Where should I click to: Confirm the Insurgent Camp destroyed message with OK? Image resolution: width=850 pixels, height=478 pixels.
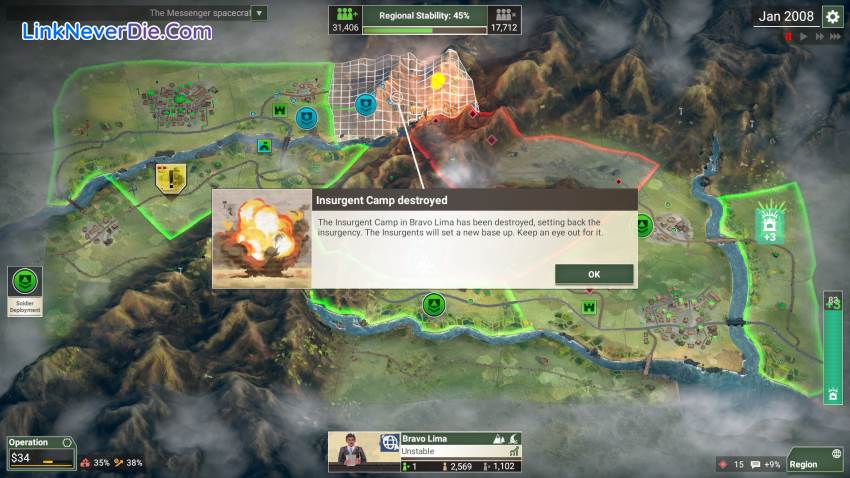[x=594, y=274]
